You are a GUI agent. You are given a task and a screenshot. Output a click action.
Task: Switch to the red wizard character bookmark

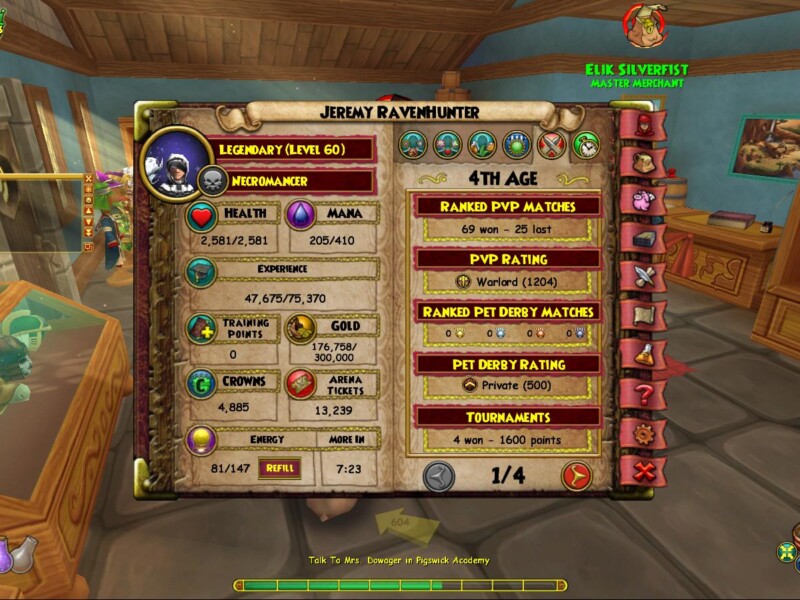click(x=641, y=124)
